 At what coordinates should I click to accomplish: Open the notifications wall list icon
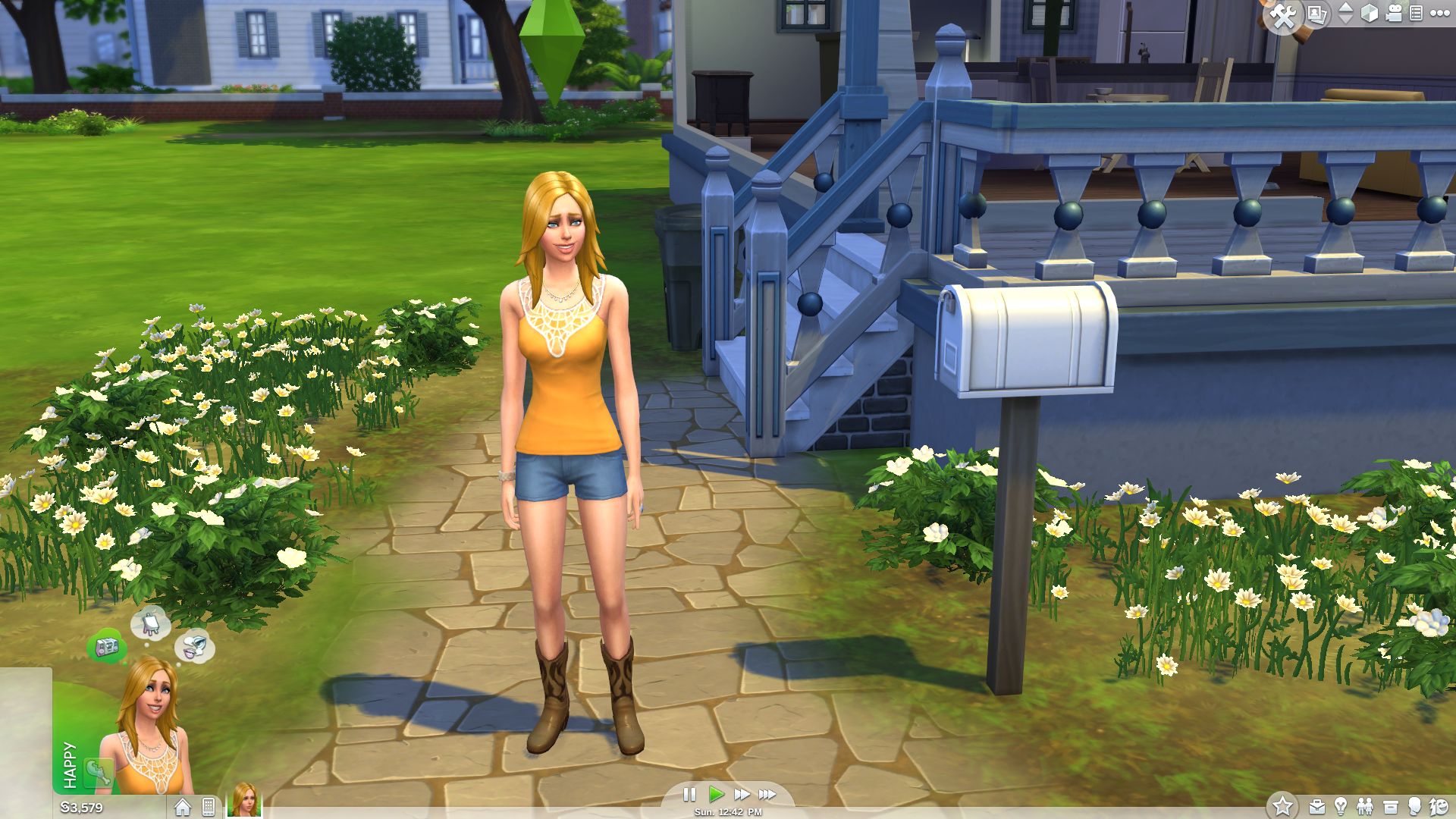1415,14
